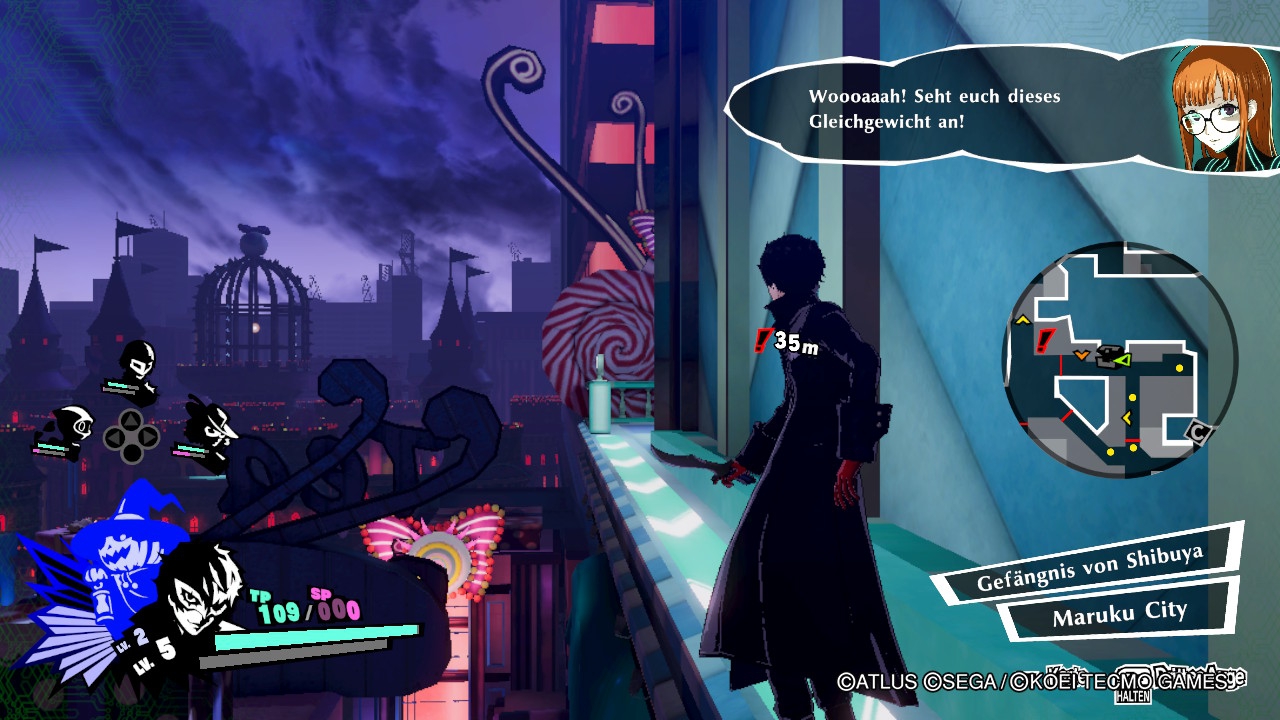This screenshot has width=1280, height=720.
Task: Click the orange arrow marker on the minimap
Action: click(1082, 355)
